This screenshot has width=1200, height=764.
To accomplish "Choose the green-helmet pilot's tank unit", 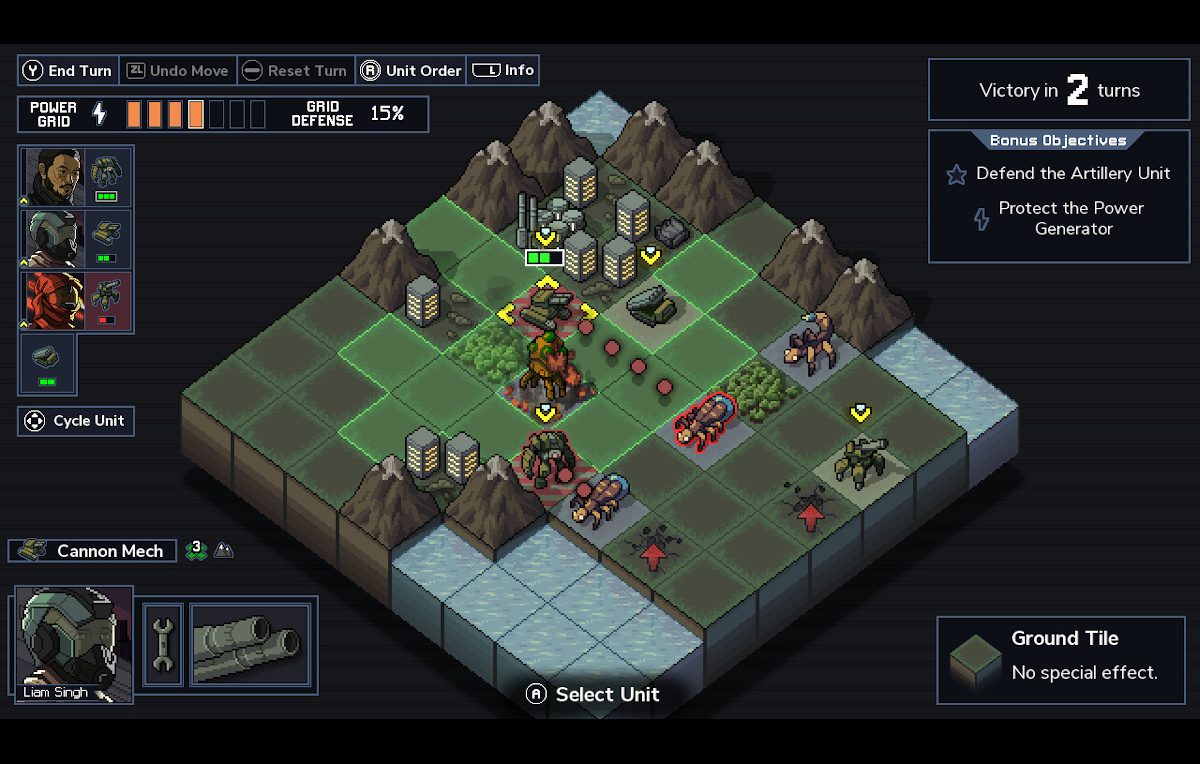I will pyautogui.click(x=107, y=239).
